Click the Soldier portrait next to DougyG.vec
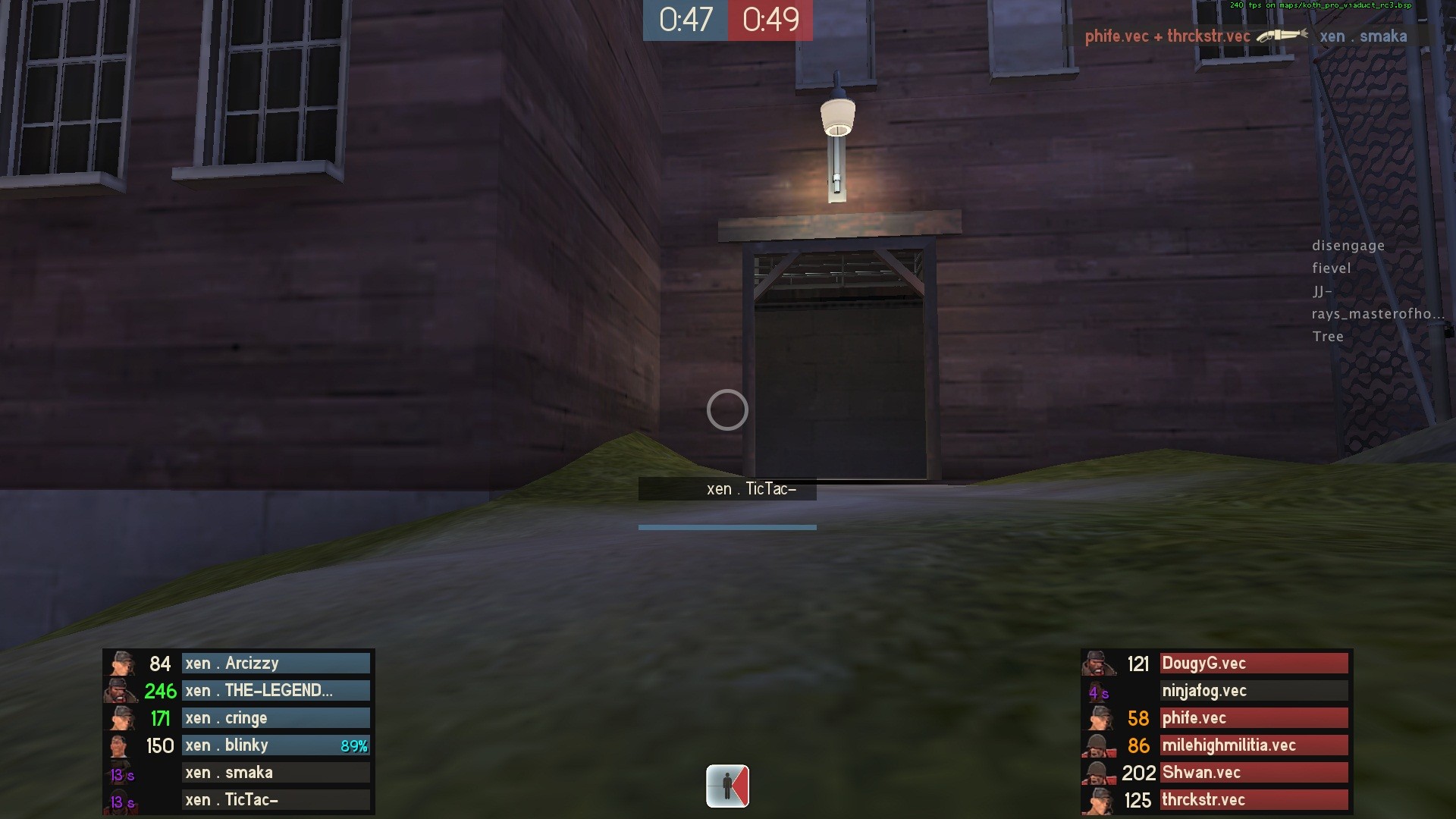Screen dimensions: 1456x819 pyautogui.click(x=1101, y=663)
